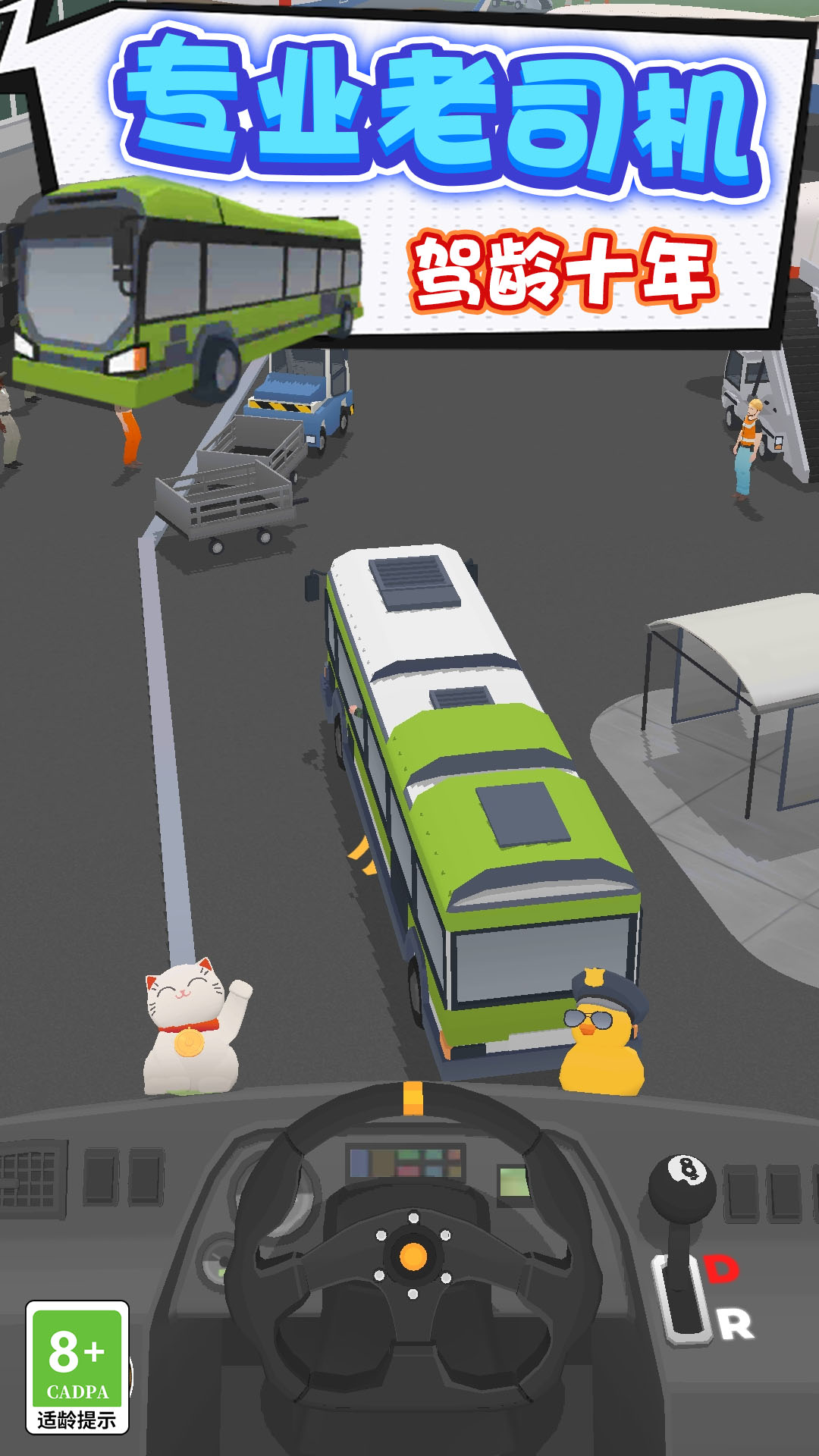The height and width of the screenshot is (1456, 819).
Task: Select the white R reverse gear
Action: 736,1325
